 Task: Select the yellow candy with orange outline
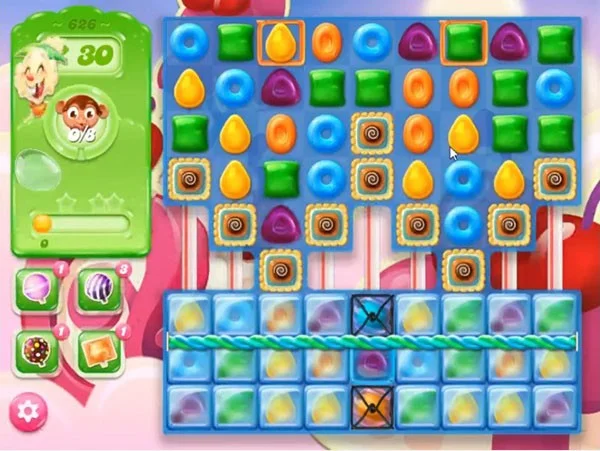(x=279, y=42)
